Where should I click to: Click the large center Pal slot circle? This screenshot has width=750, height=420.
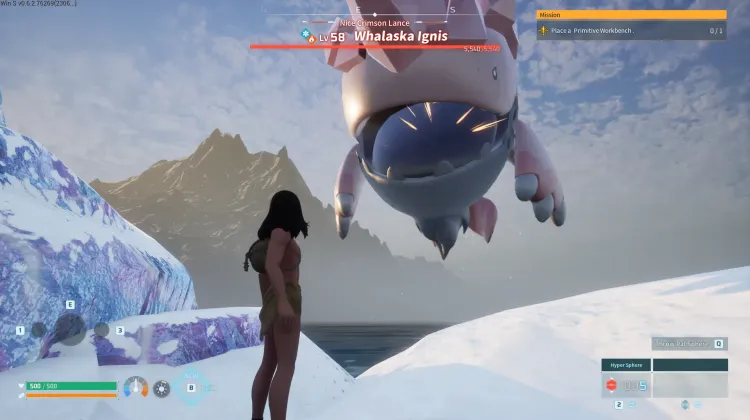[x=70, y=328]
